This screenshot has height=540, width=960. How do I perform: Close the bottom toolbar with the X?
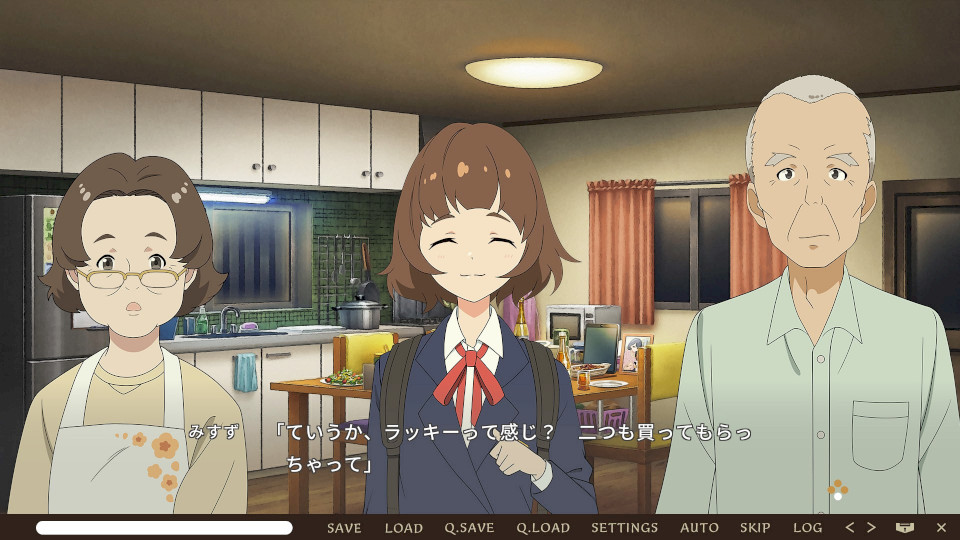click(x=941, y=528)
